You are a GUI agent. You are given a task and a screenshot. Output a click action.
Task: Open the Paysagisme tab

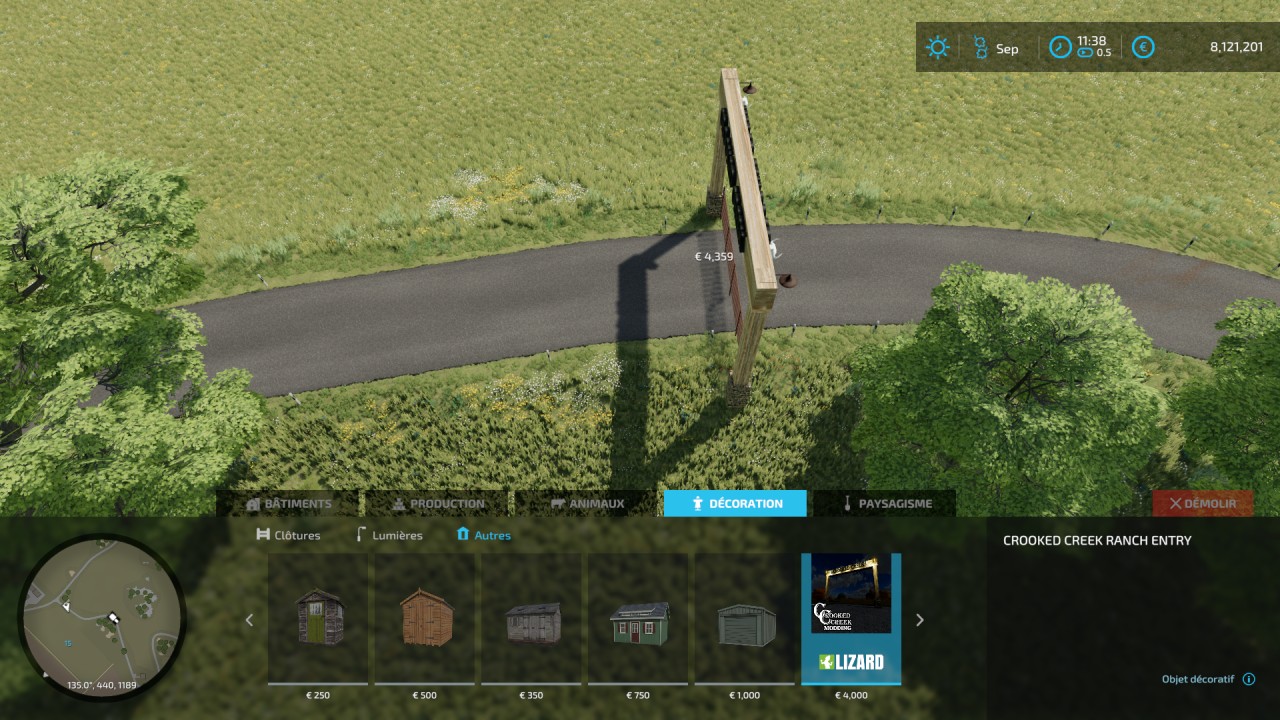pyautogui.click(x=884, y=504)
